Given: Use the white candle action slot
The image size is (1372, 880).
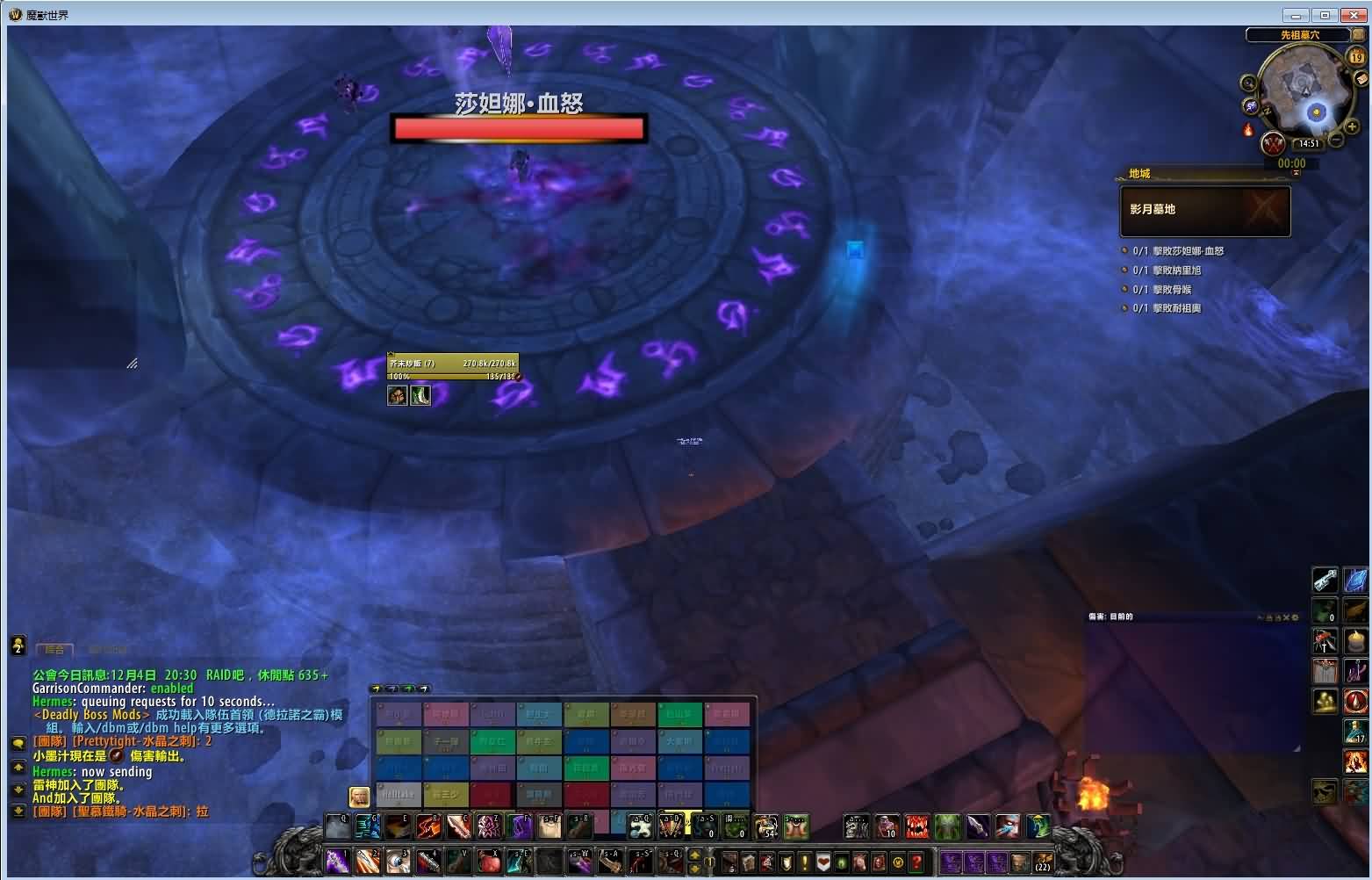Looking at the screenshot, I should (x=1357, y=641).
